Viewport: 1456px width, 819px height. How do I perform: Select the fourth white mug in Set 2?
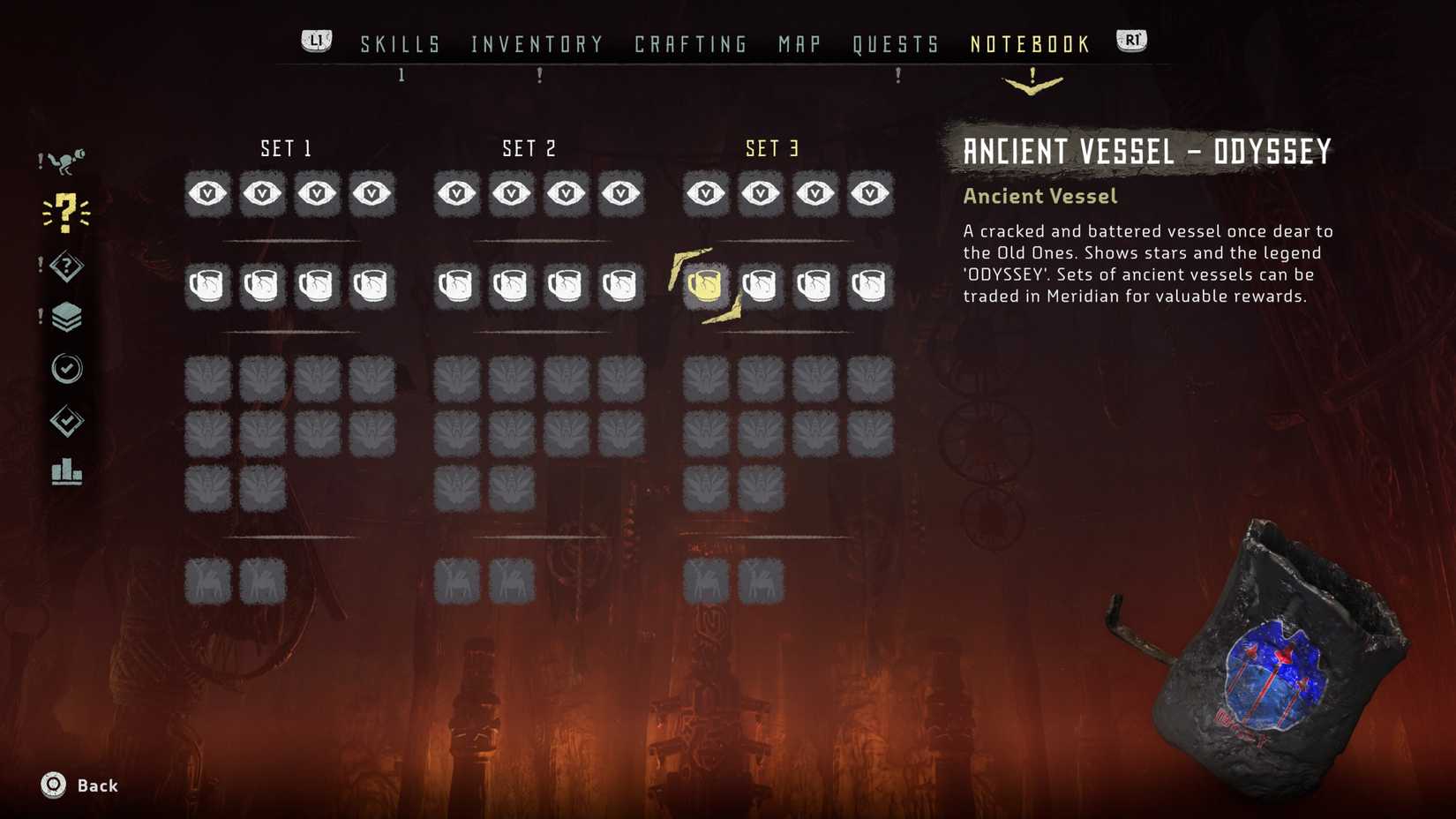coord(621,284)
